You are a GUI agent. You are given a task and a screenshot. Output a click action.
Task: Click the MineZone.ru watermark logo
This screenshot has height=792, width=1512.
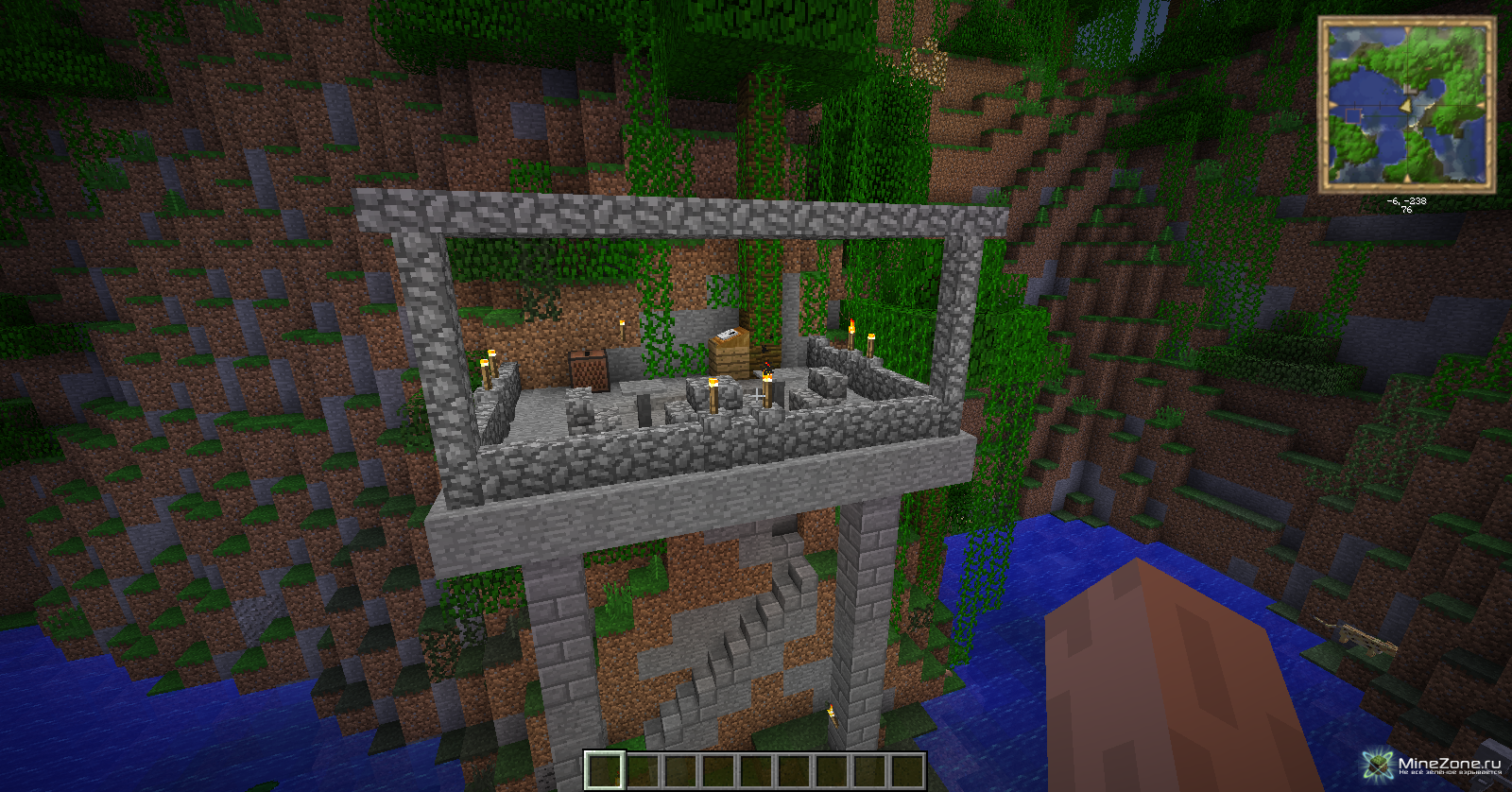pos(1434,765)
